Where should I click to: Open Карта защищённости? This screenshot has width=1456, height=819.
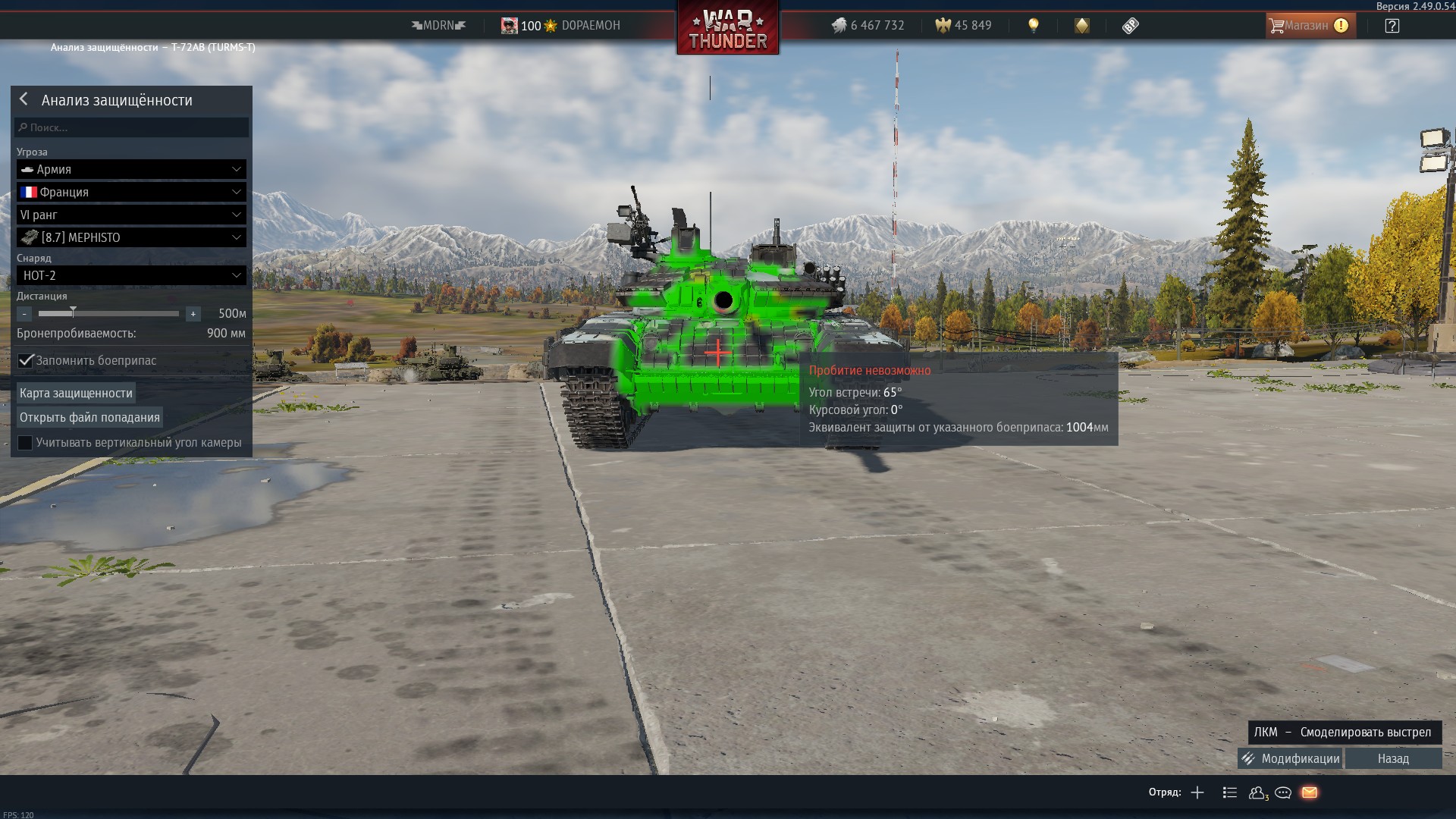tap(76, 393)
